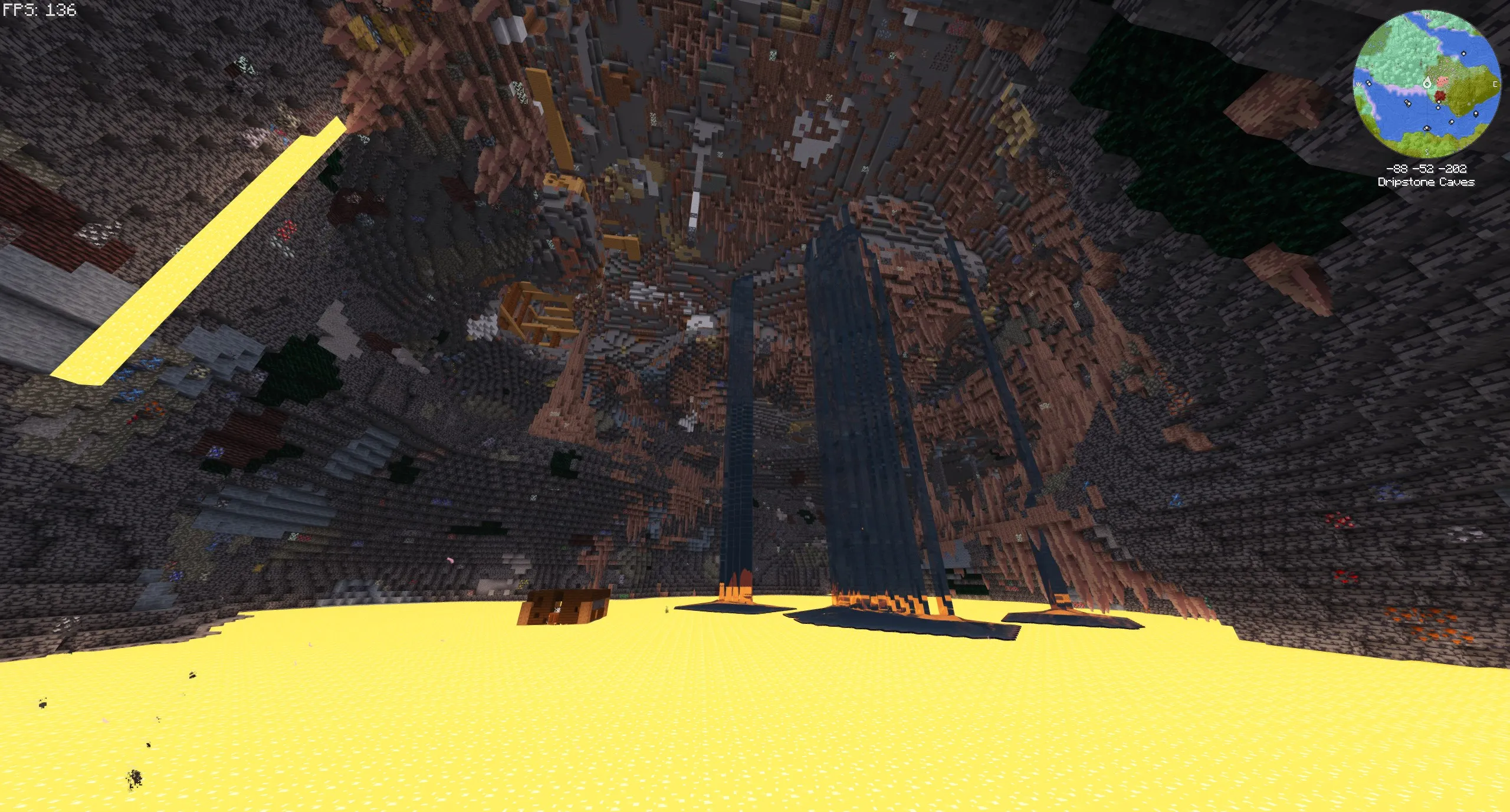Select the pink village marker on the minimap
Image resolution: width=1510 pixels, height=812 pixels.
pyautogui.click(x=1442, y=81)
